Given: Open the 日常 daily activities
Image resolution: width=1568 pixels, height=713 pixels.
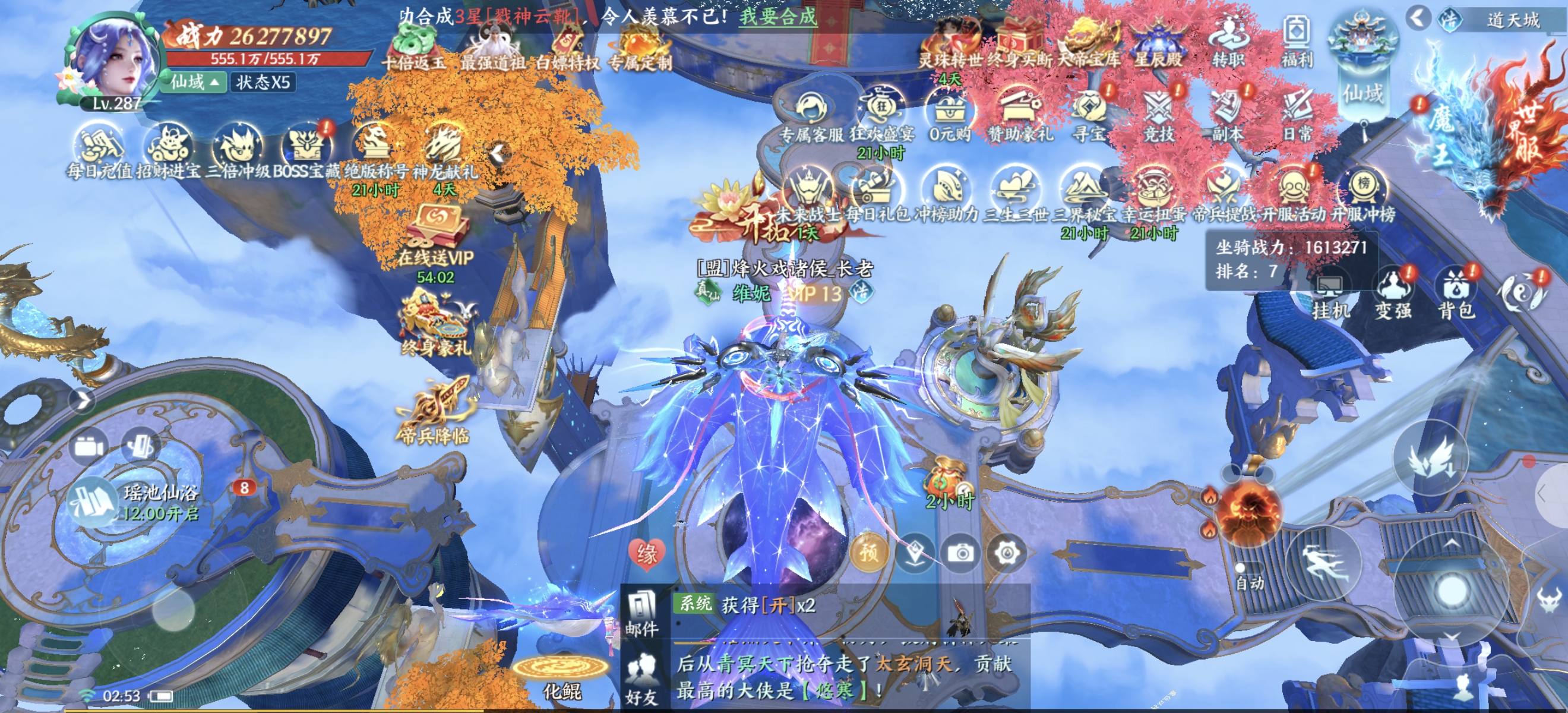Looking at the screenshot, I should pyautogui.click(x=1297, y=114).
